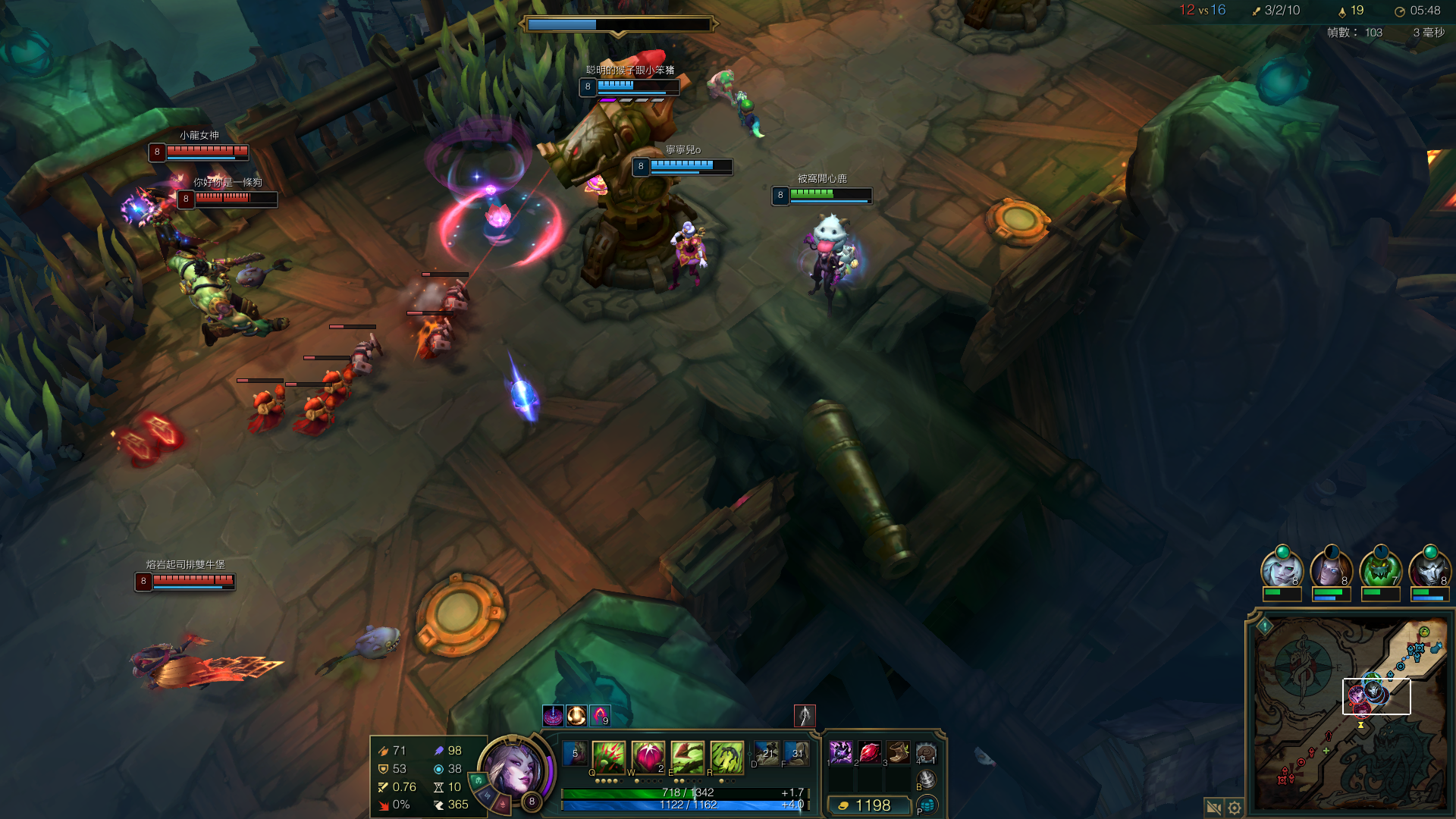
Task: Click the D summoner spell icon
Action: click(x=767, y=754)
